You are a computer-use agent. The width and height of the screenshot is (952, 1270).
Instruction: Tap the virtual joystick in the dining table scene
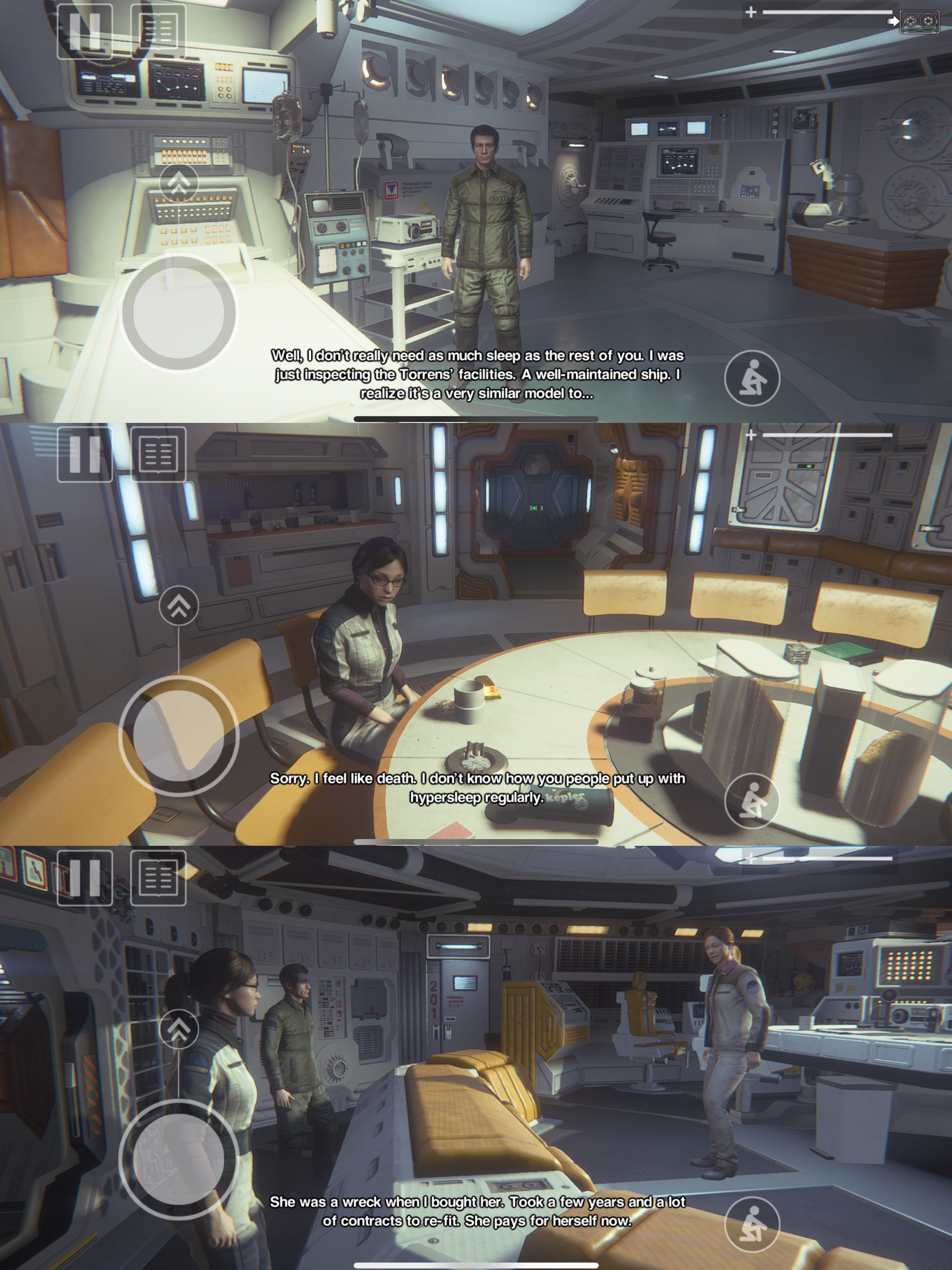[x=179, y=736]
